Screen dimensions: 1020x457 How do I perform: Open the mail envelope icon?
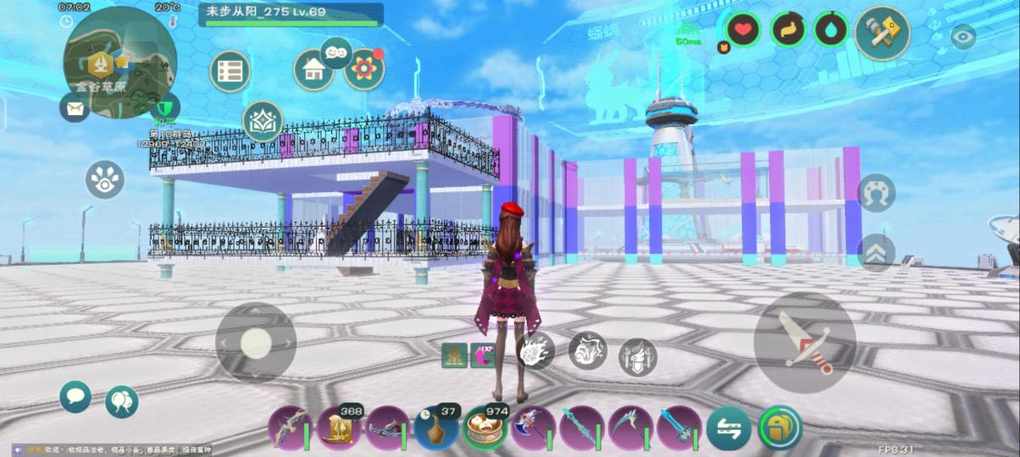pos(74,107)
